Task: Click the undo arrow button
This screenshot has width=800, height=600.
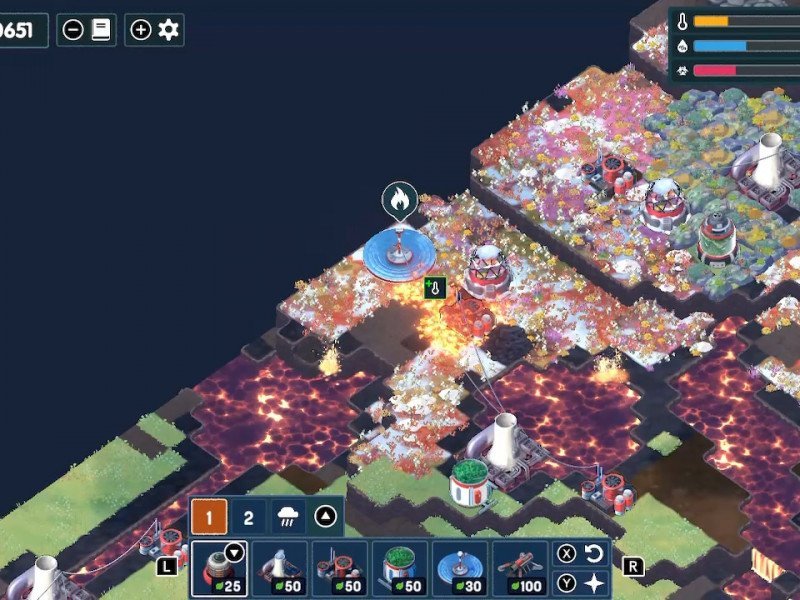Action: (594, 553)
